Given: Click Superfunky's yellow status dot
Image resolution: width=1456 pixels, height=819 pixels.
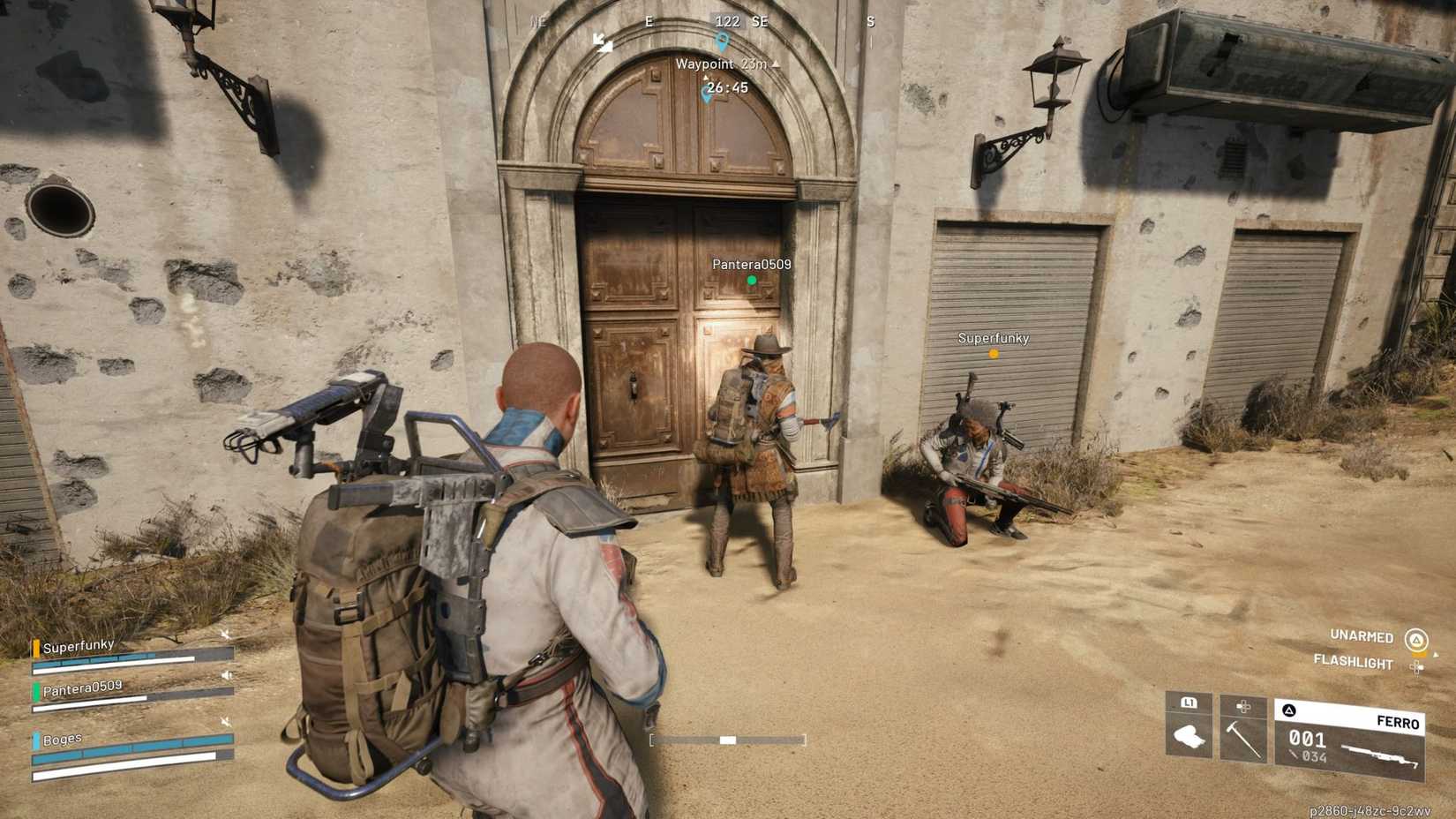Looking at the screenshot, I should (x=993, y=353).
